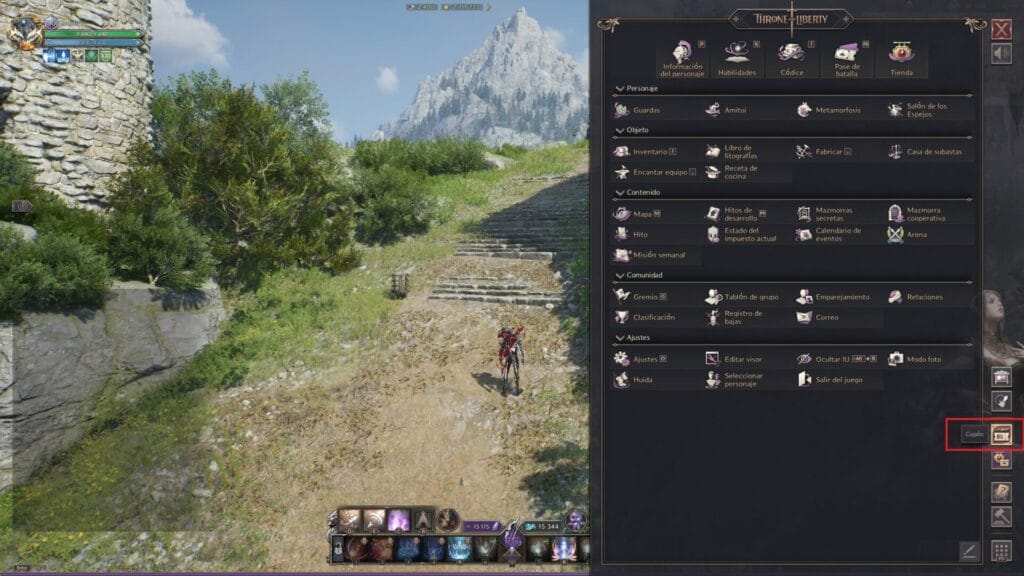Choose Seleccionar personaje
The width and height of the screenshot is (1024, 576).
(x=745, y=380)
